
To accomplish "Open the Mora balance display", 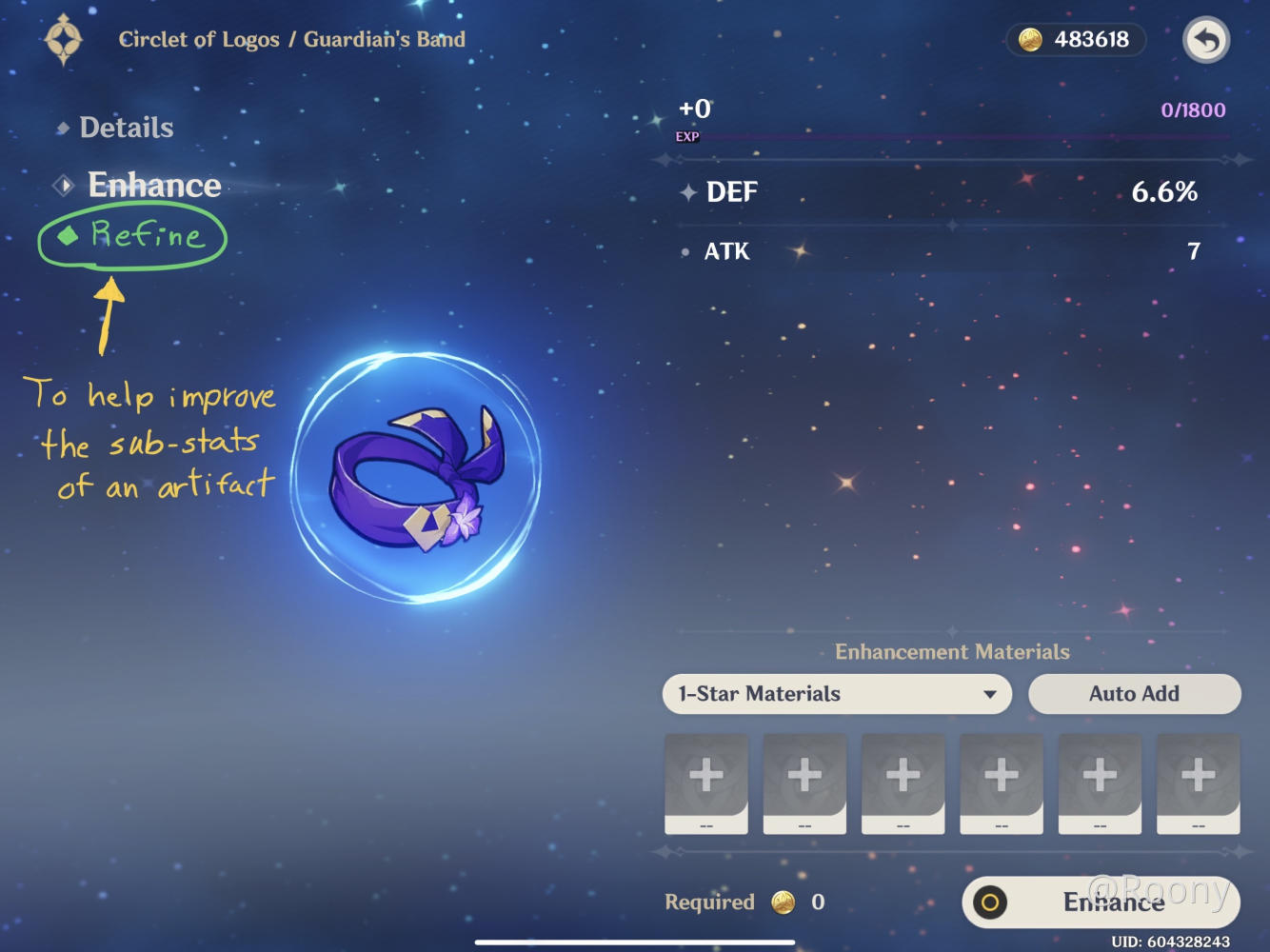I will (1075, 40).
